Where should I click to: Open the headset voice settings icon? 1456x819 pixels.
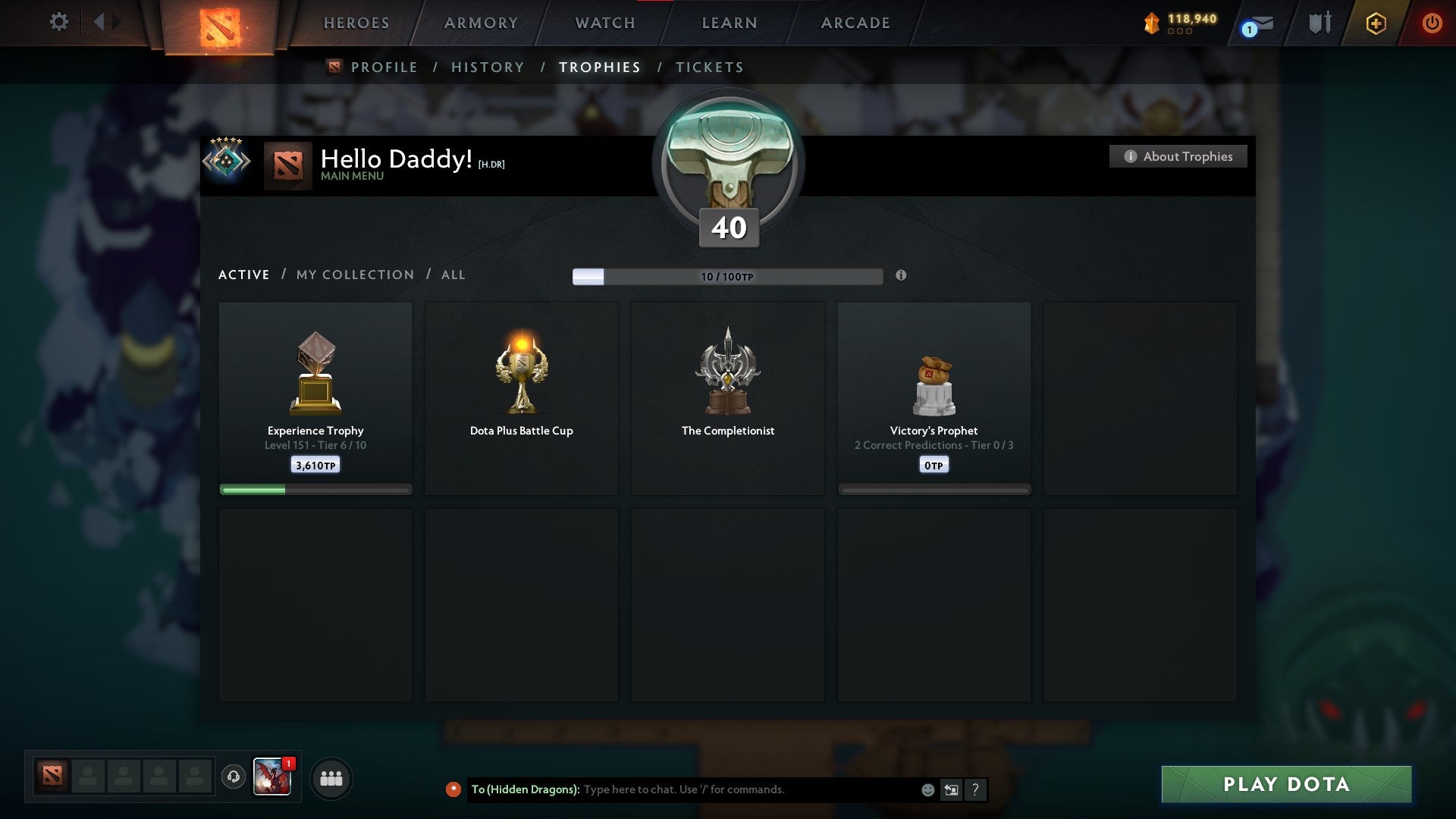[234, 778]
